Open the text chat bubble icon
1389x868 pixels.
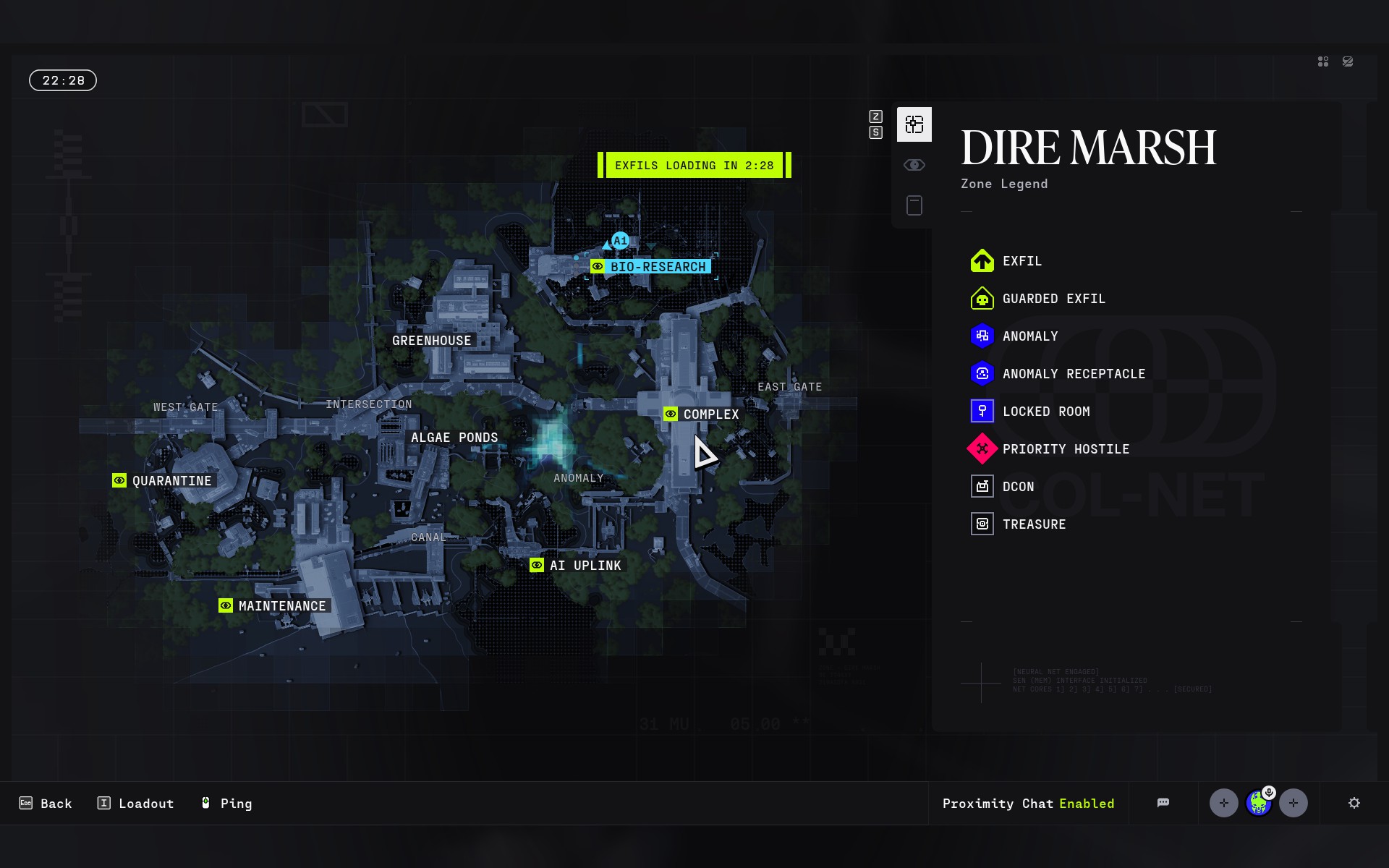click(x=1163, y=803)
